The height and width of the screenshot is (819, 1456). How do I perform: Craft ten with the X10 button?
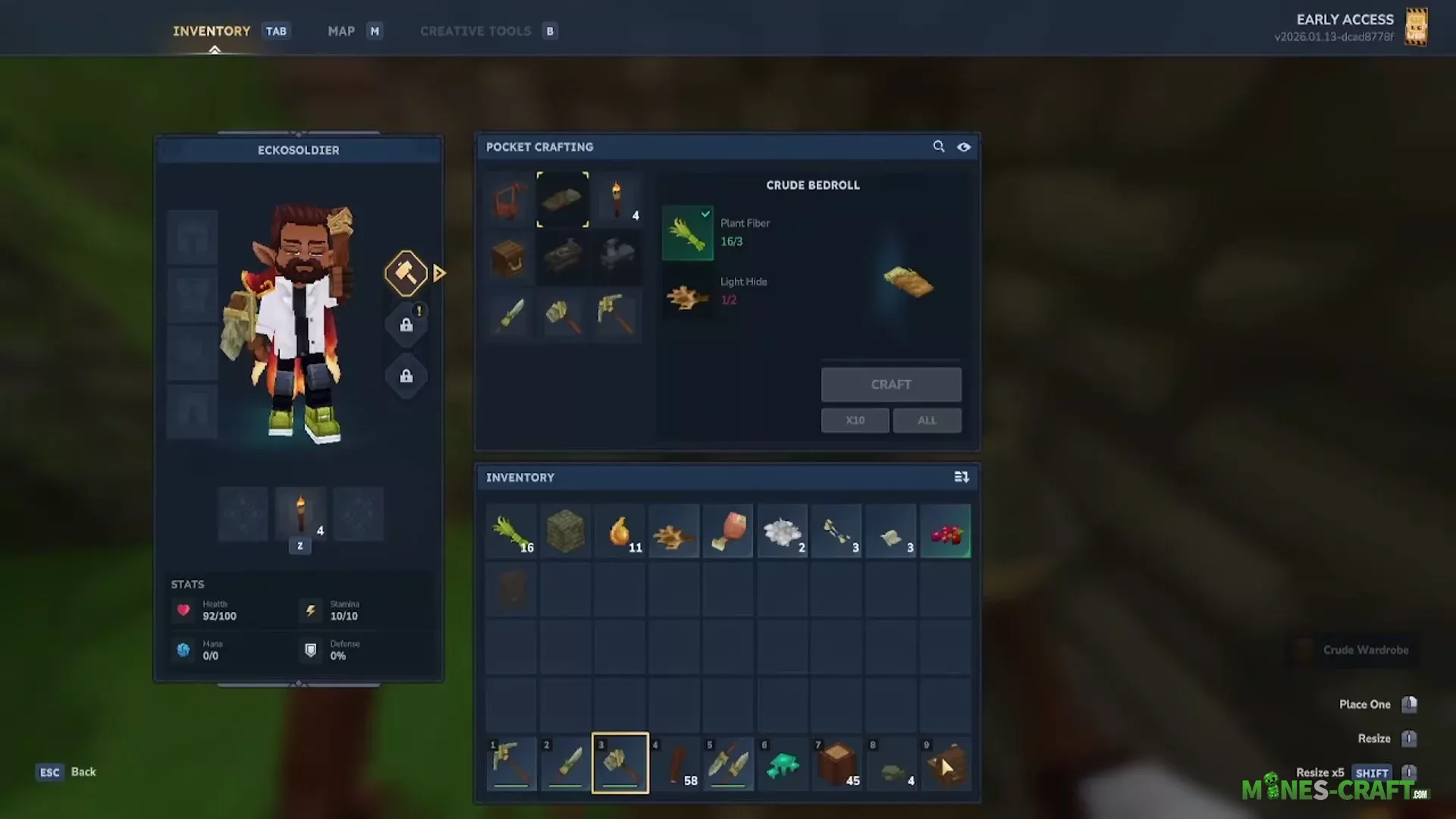pos(855,420)
